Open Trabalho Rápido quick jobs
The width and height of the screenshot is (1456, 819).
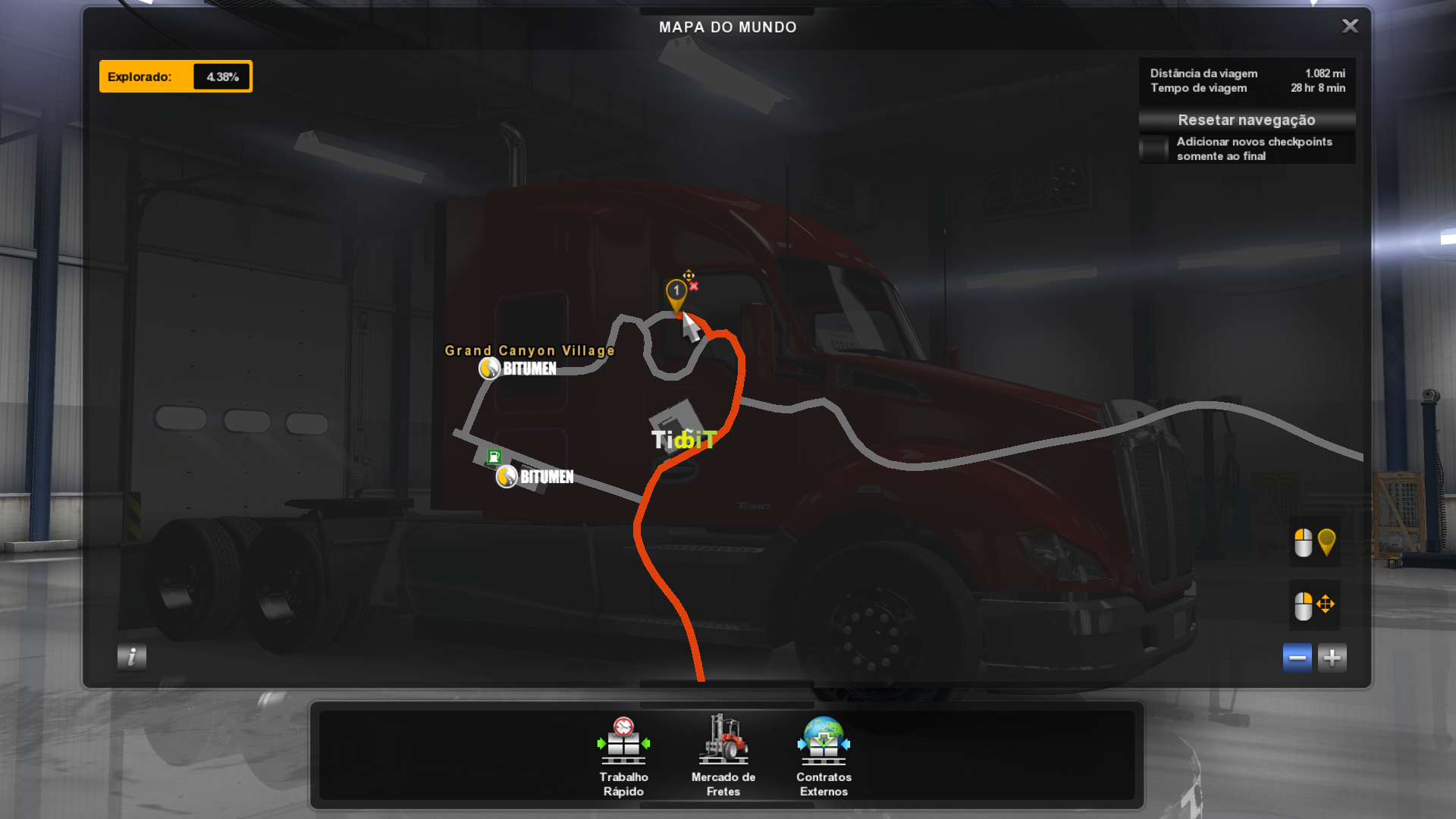coord(623,755)
